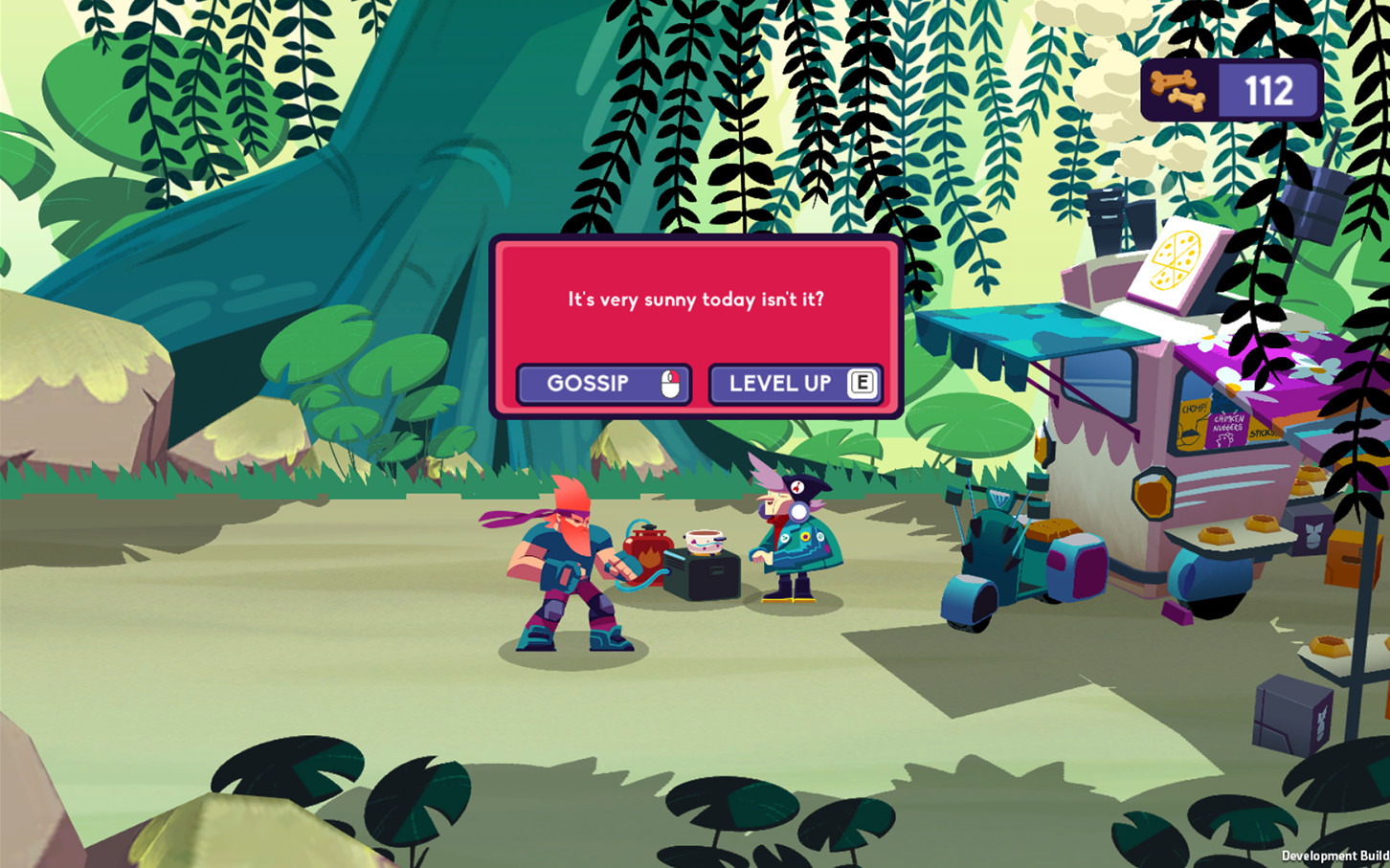
Task: Click the headlight lamp on the scooter
Action: point(1000,498)
